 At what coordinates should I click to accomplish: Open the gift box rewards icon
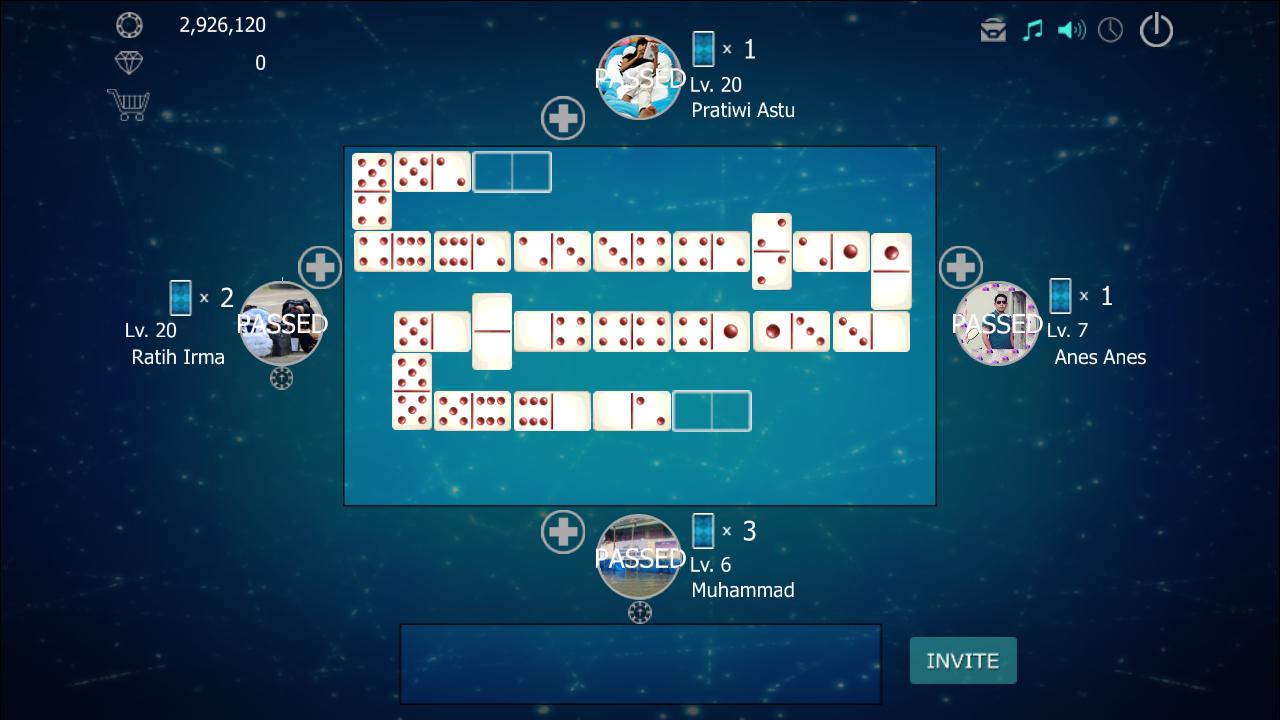991,30
